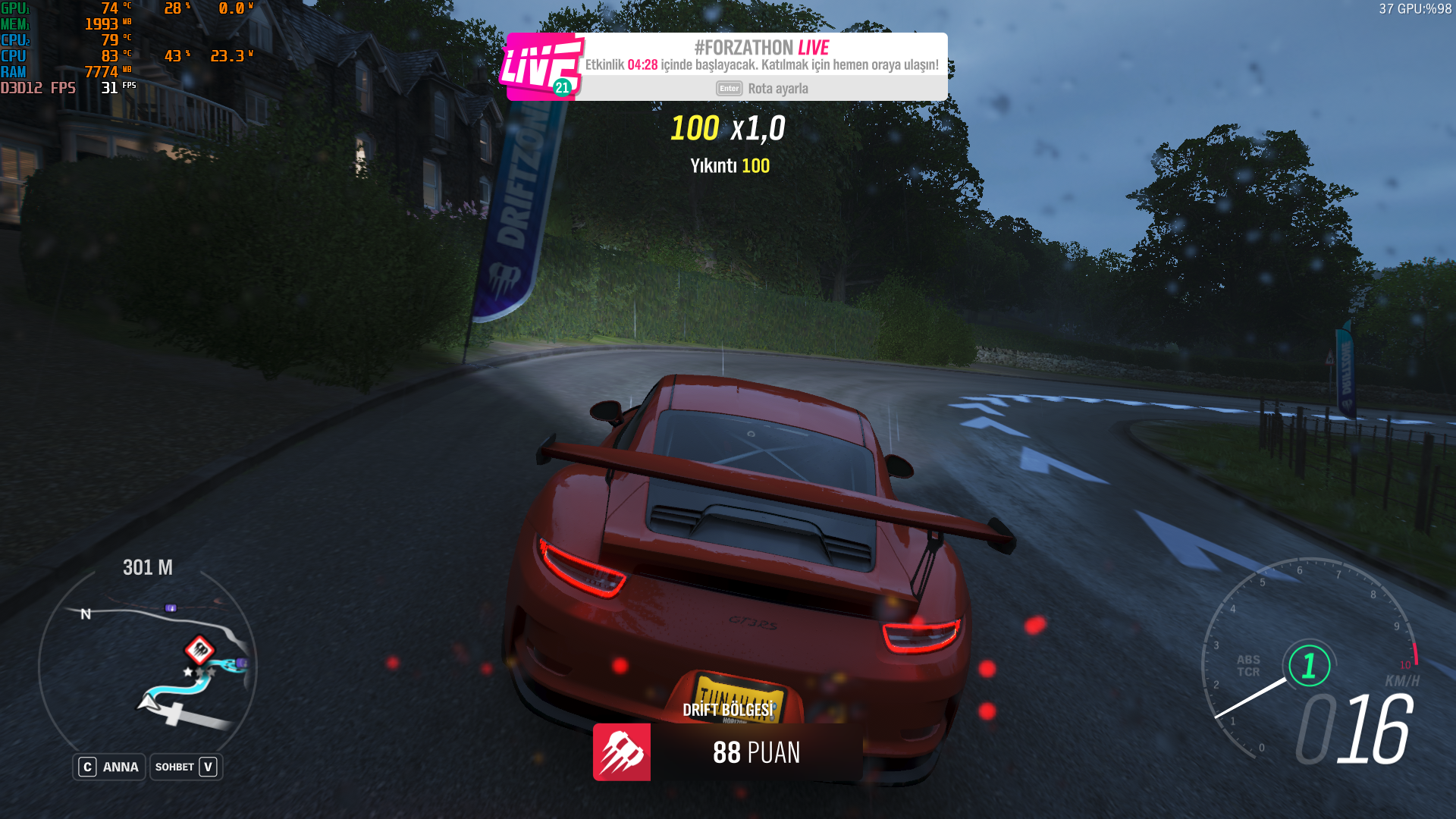Open the Forzathon Live notification banner

(x=761, y=64)
